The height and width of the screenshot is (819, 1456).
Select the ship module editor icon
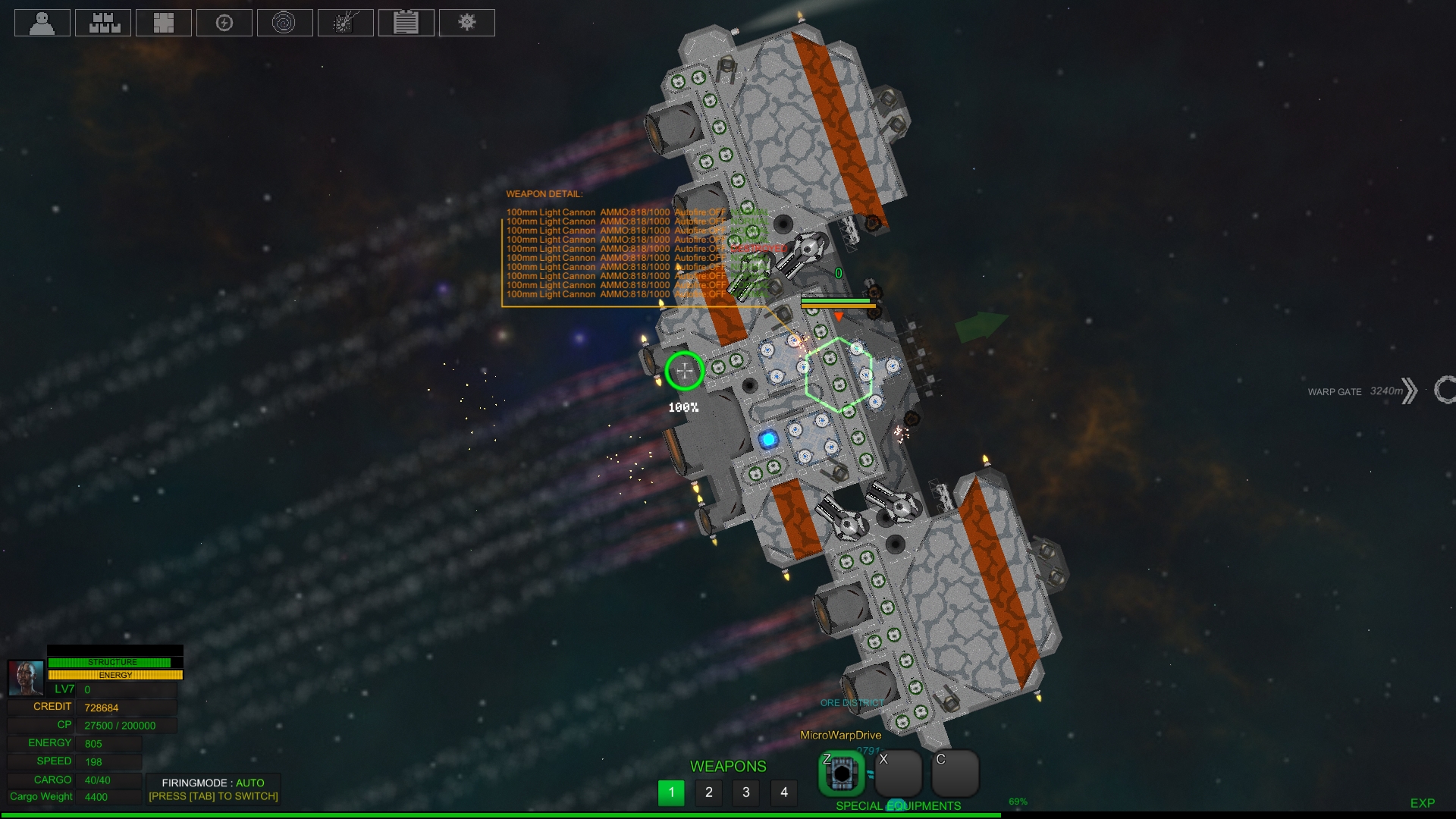(164, 23)
